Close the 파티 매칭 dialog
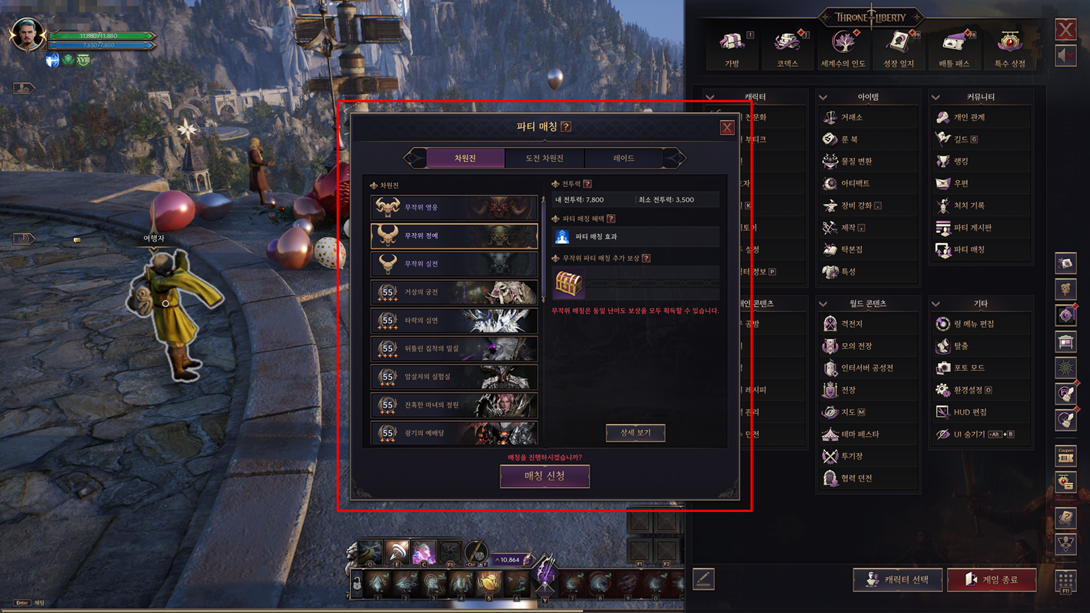Image resolution: width=1090 pixels, height=613 pixels. pos(727,128)
